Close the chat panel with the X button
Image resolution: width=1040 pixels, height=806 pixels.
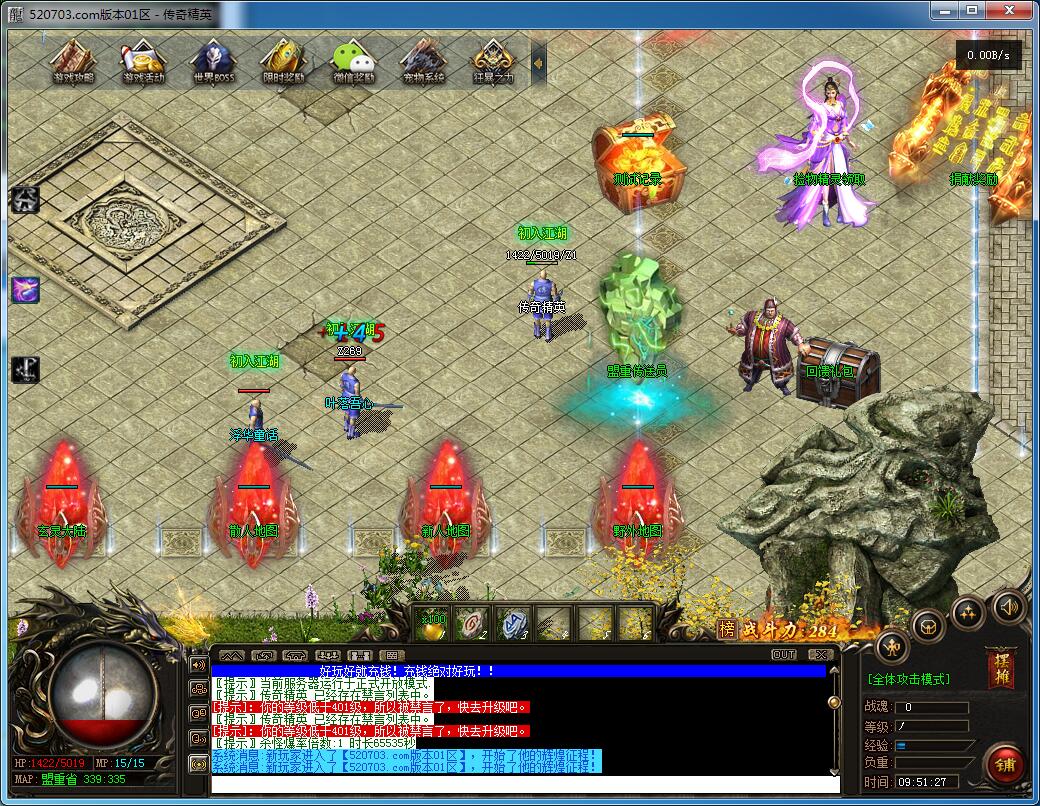click(820, 655)
